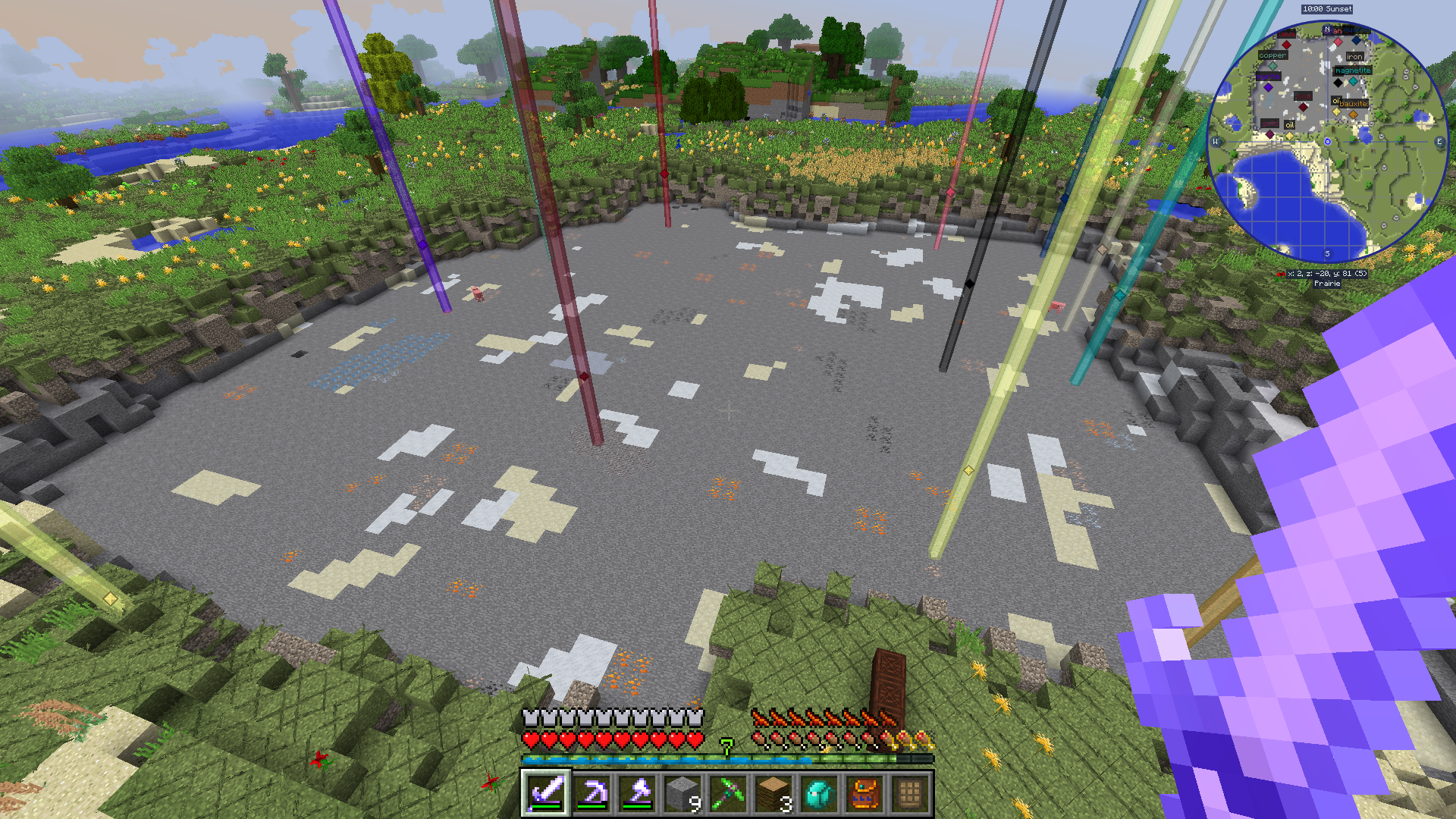Select the cyan backpack hotbar slot
1456x819 pixels.
[x=819, y=793]
